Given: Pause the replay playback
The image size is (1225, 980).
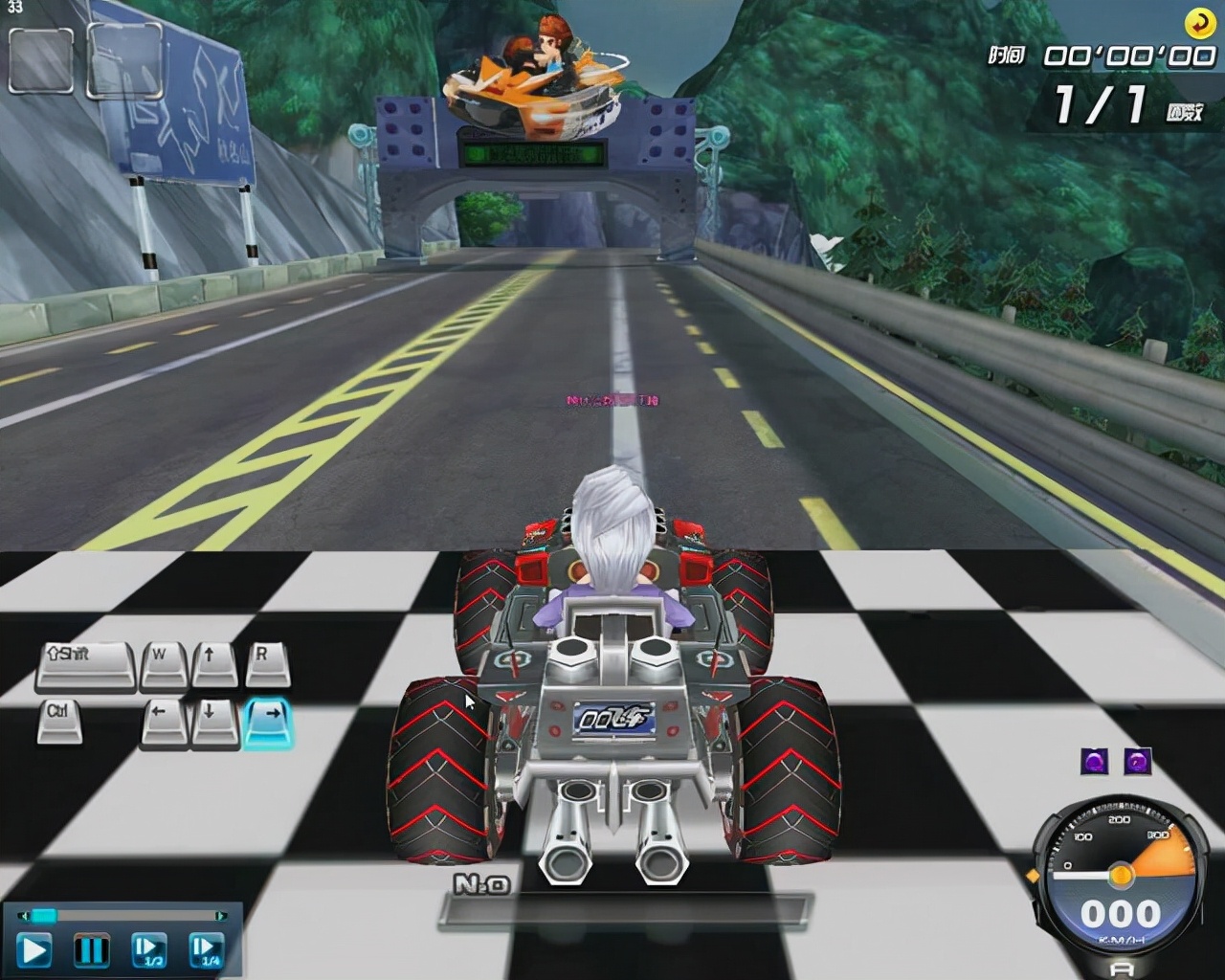Looking at the screenshot, I should tap(91, 950).
